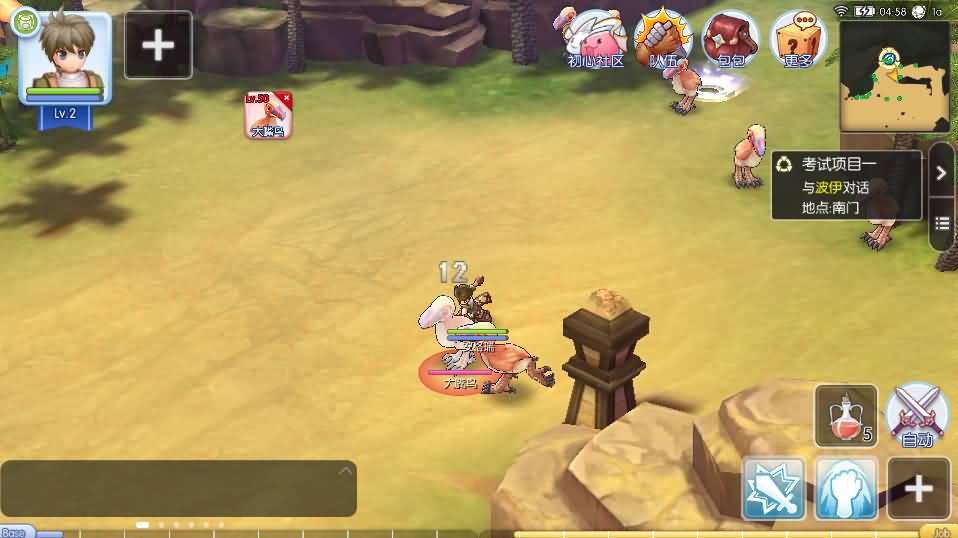Screen dimensions: 958x538
Task: Toggle the 自动 auto-battle button
Action: (x=917, y=415)
